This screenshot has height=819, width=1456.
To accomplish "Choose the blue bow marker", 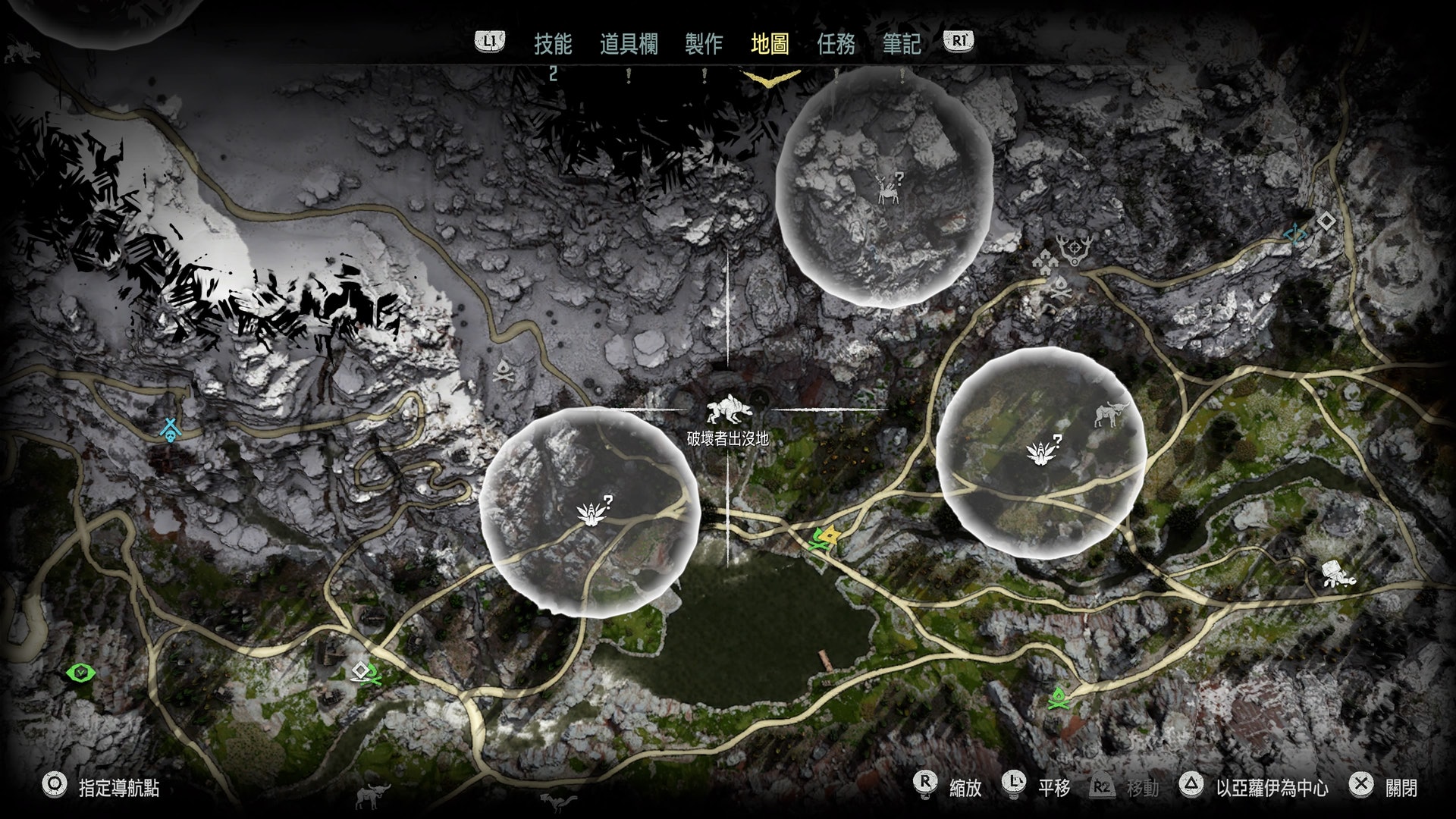I will point(1295,235).
